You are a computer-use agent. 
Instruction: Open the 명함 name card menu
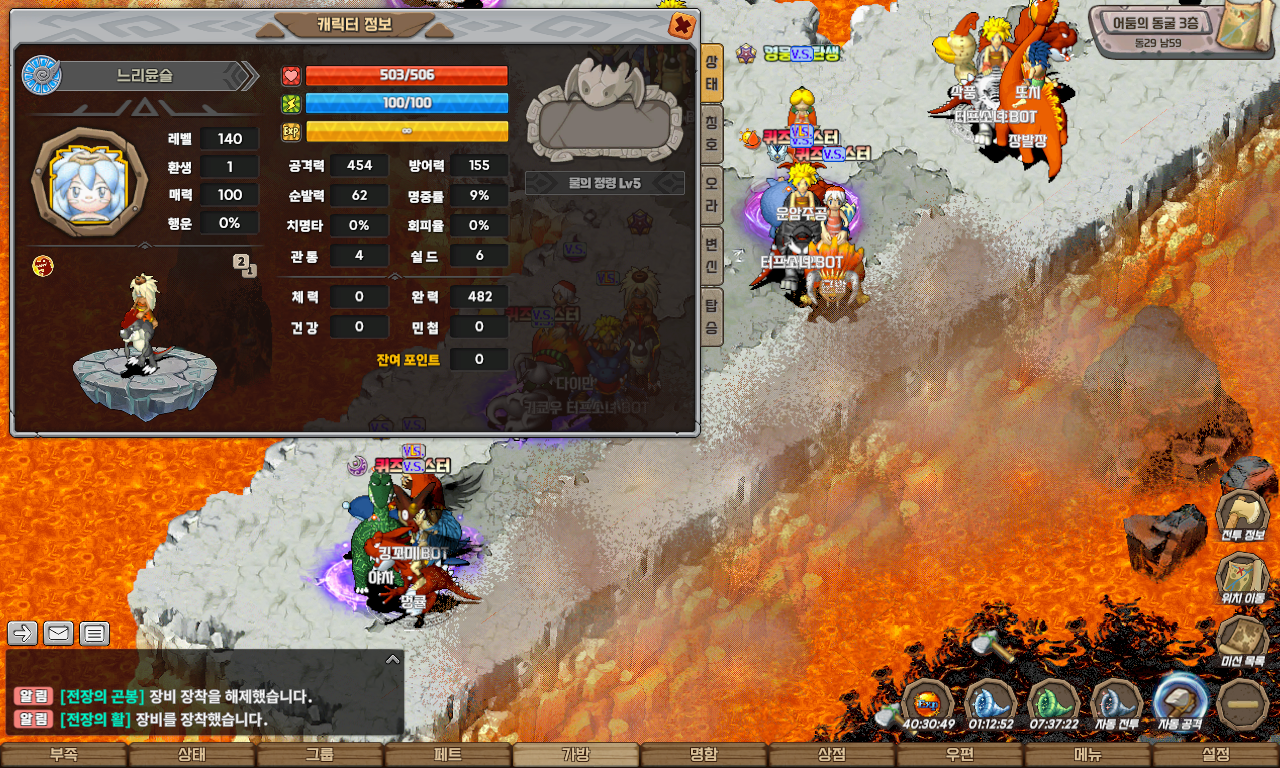coord(704,755)
